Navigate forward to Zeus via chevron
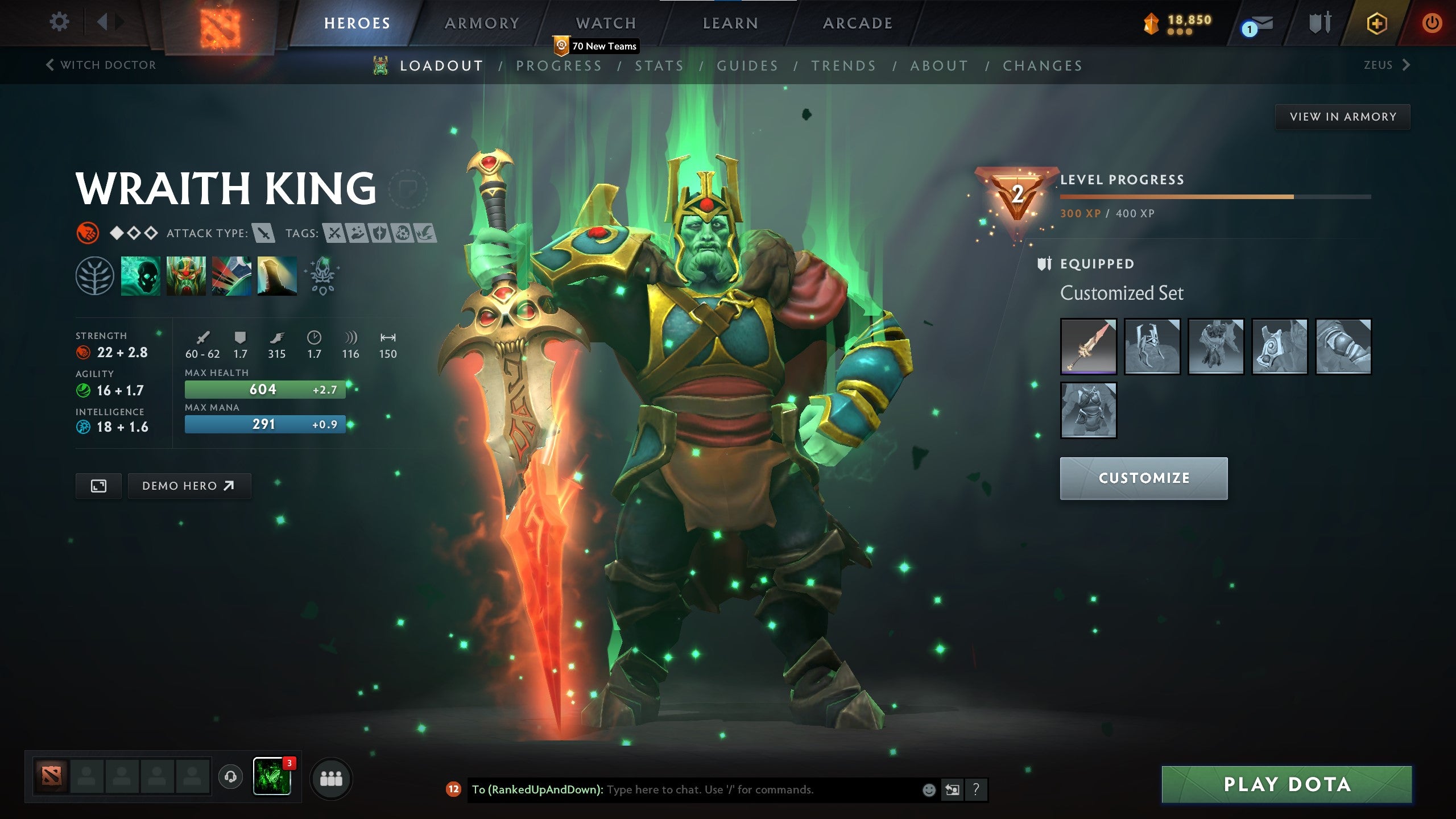The image size is (1456, 819). (1407, 65)
